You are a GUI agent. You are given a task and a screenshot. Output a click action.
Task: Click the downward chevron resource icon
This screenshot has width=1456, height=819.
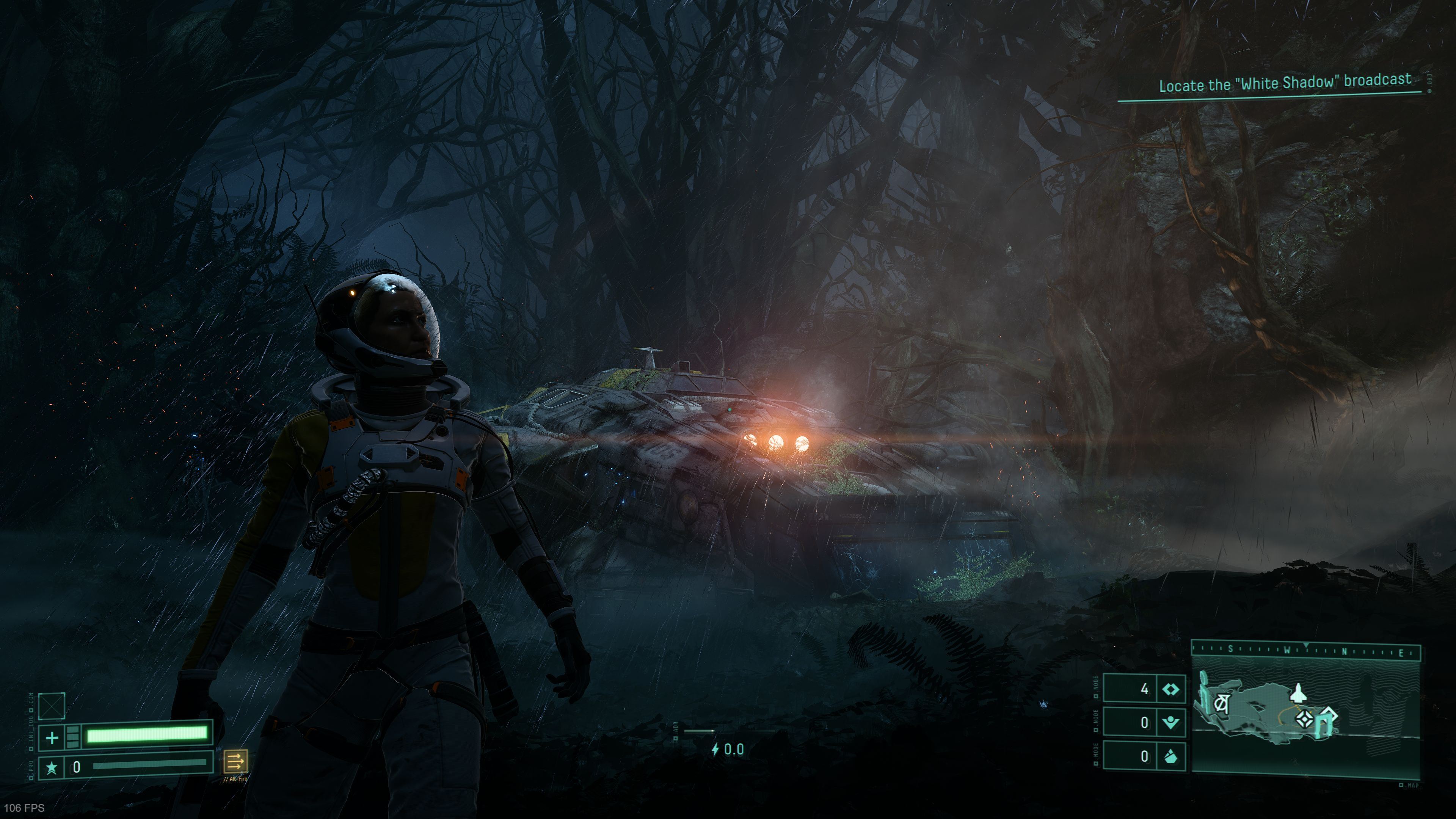(1170, 722)
